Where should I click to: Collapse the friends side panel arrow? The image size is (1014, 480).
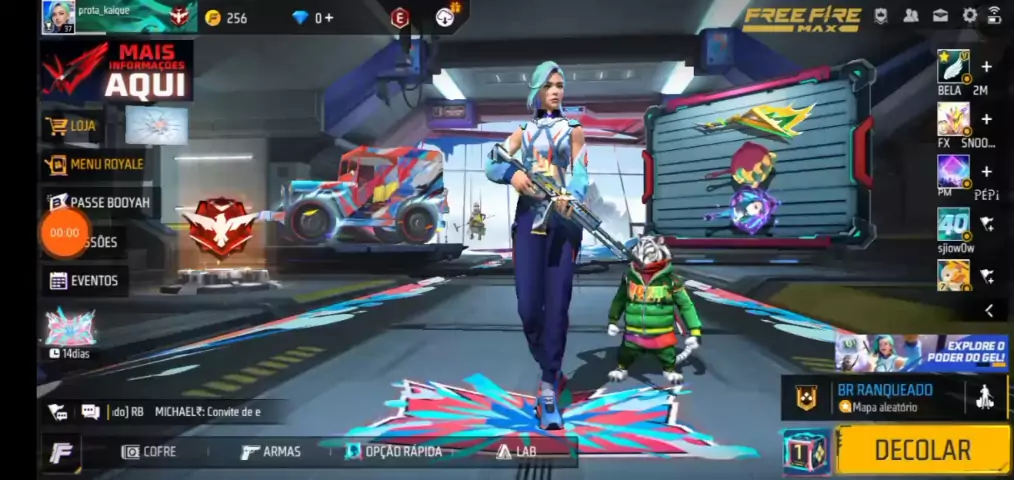click(989, 311)
